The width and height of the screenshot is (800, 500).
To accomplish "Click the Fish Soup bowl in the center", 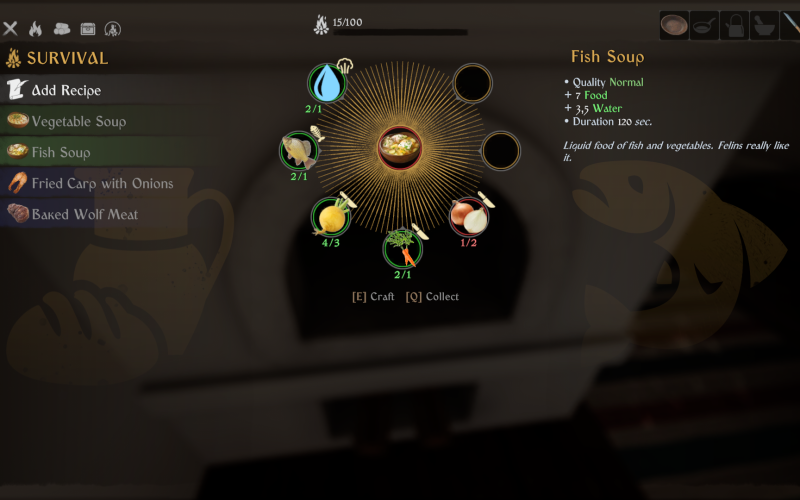I will coord(400,148).
